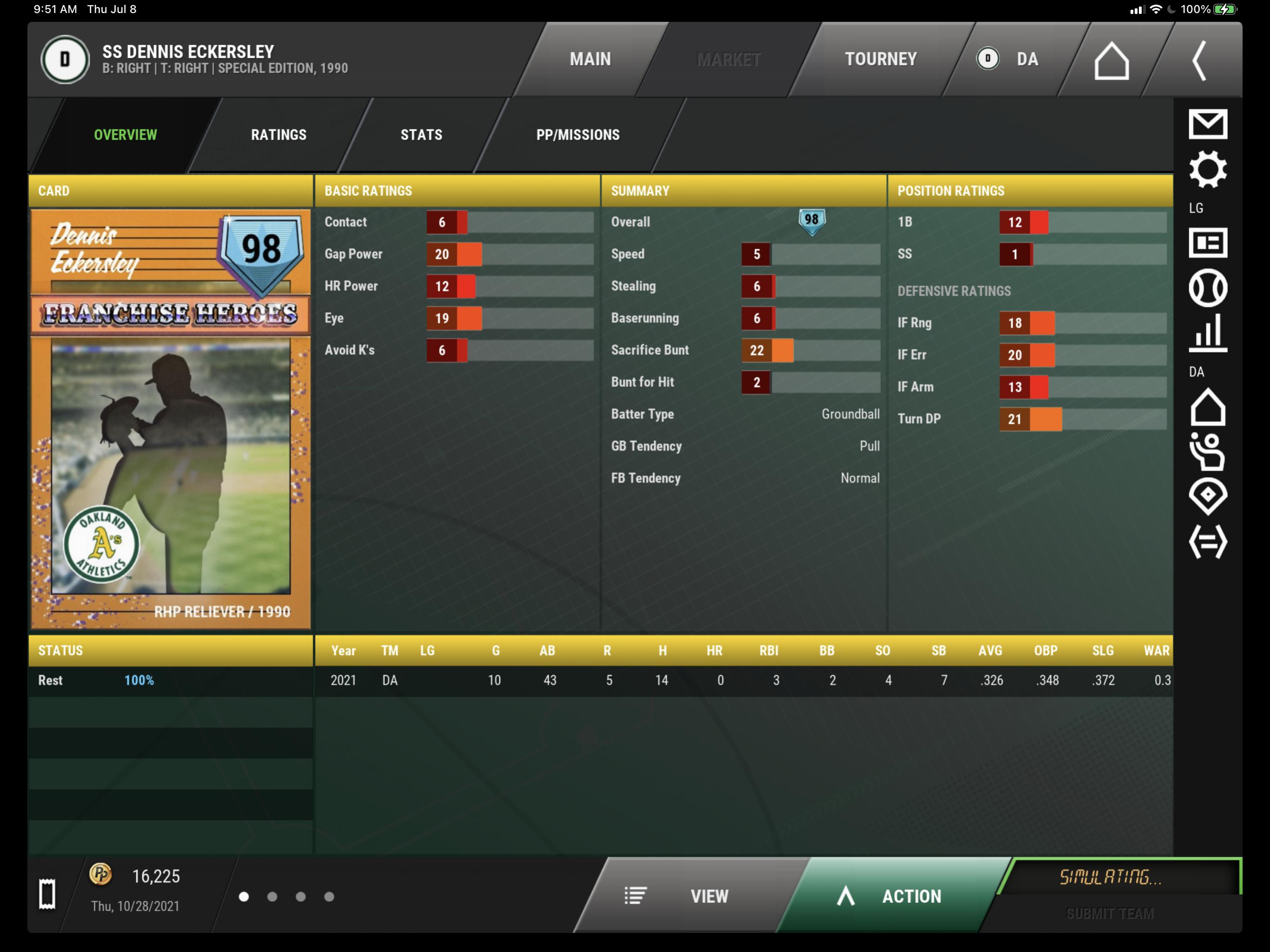Open the STATS tab
The width and height of the screenshot is (1270, 952).
click(x=421, y=135)
